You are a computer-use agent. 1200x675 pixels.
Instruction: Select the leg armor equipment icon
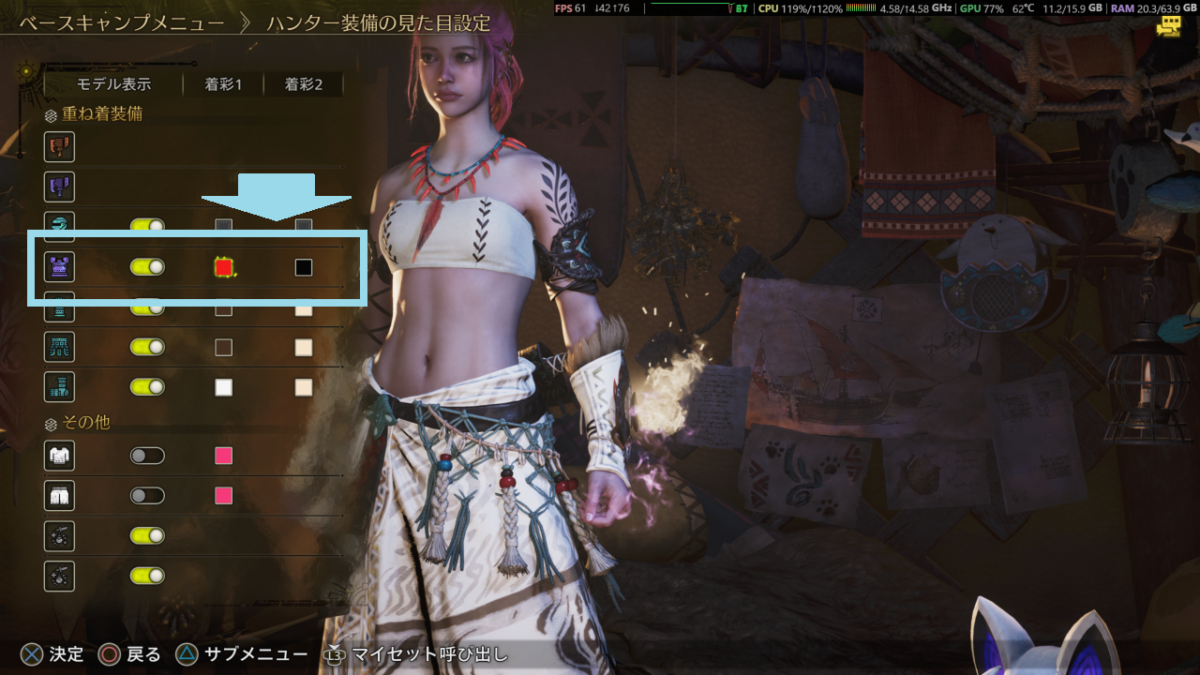[59, 387]
